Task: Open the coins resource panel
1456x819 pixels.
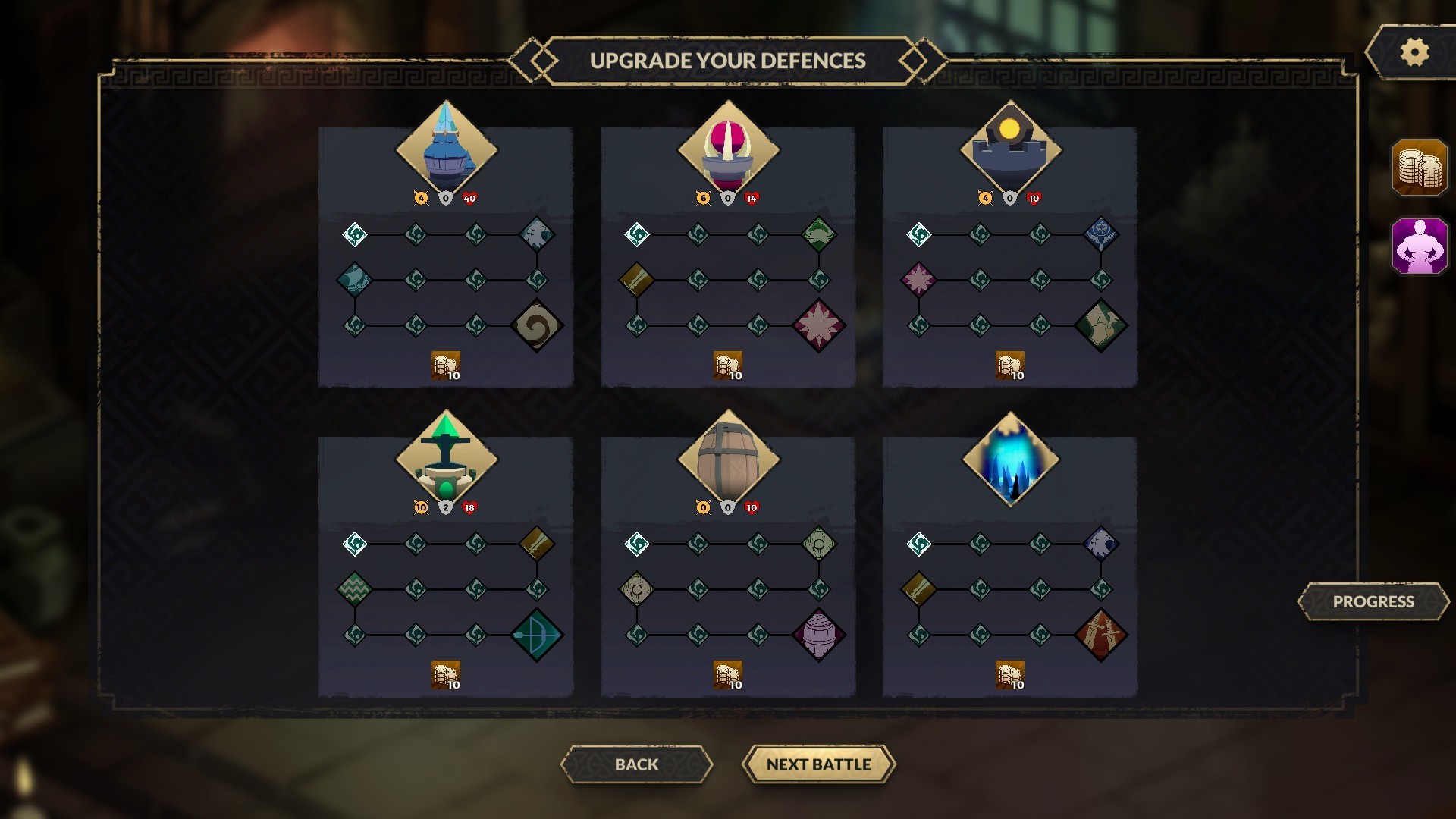Action: 1420,167
